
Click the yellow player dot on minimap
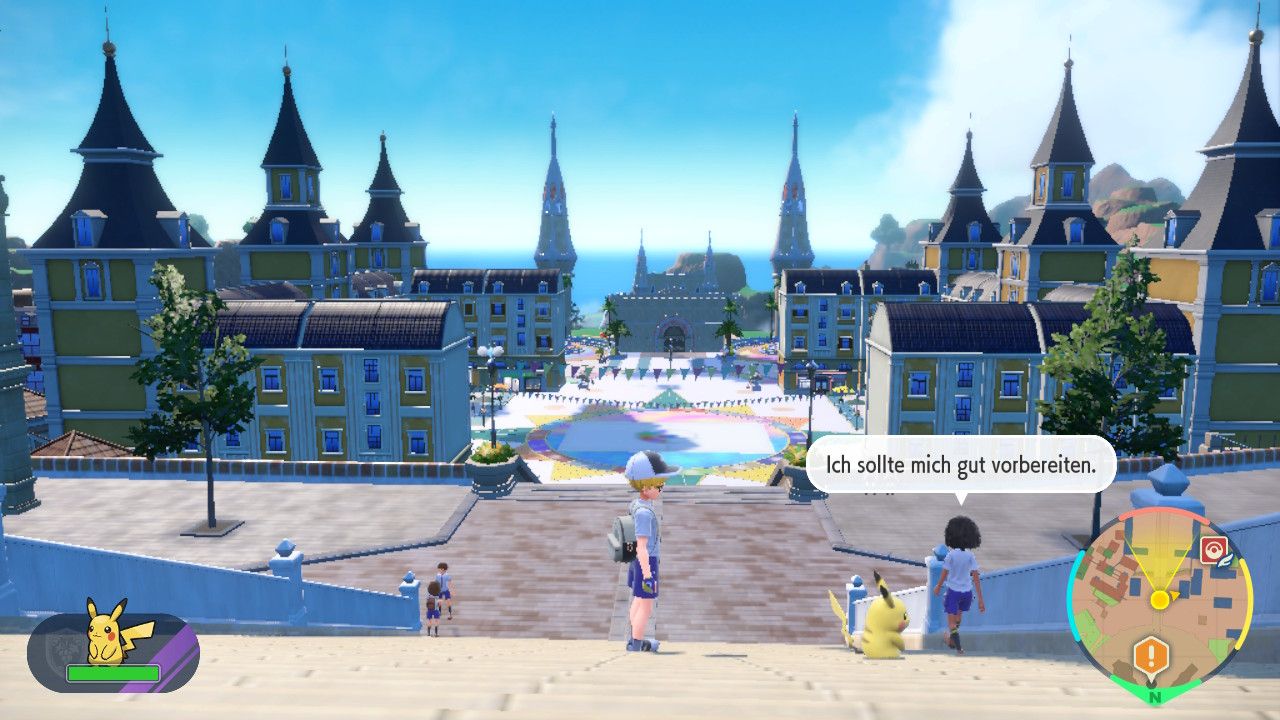pos(1159,599)
